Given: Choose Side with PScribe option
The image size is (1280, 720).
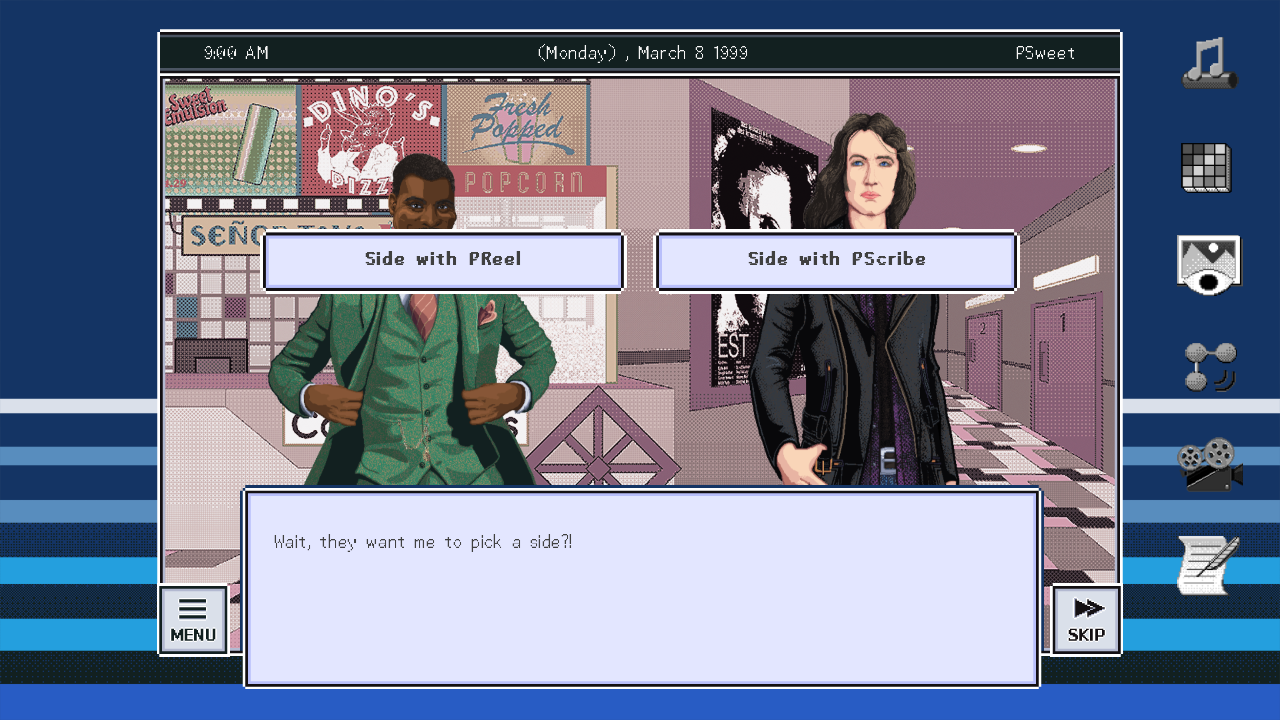Looking at the screenshot, I should coord(836,260).
